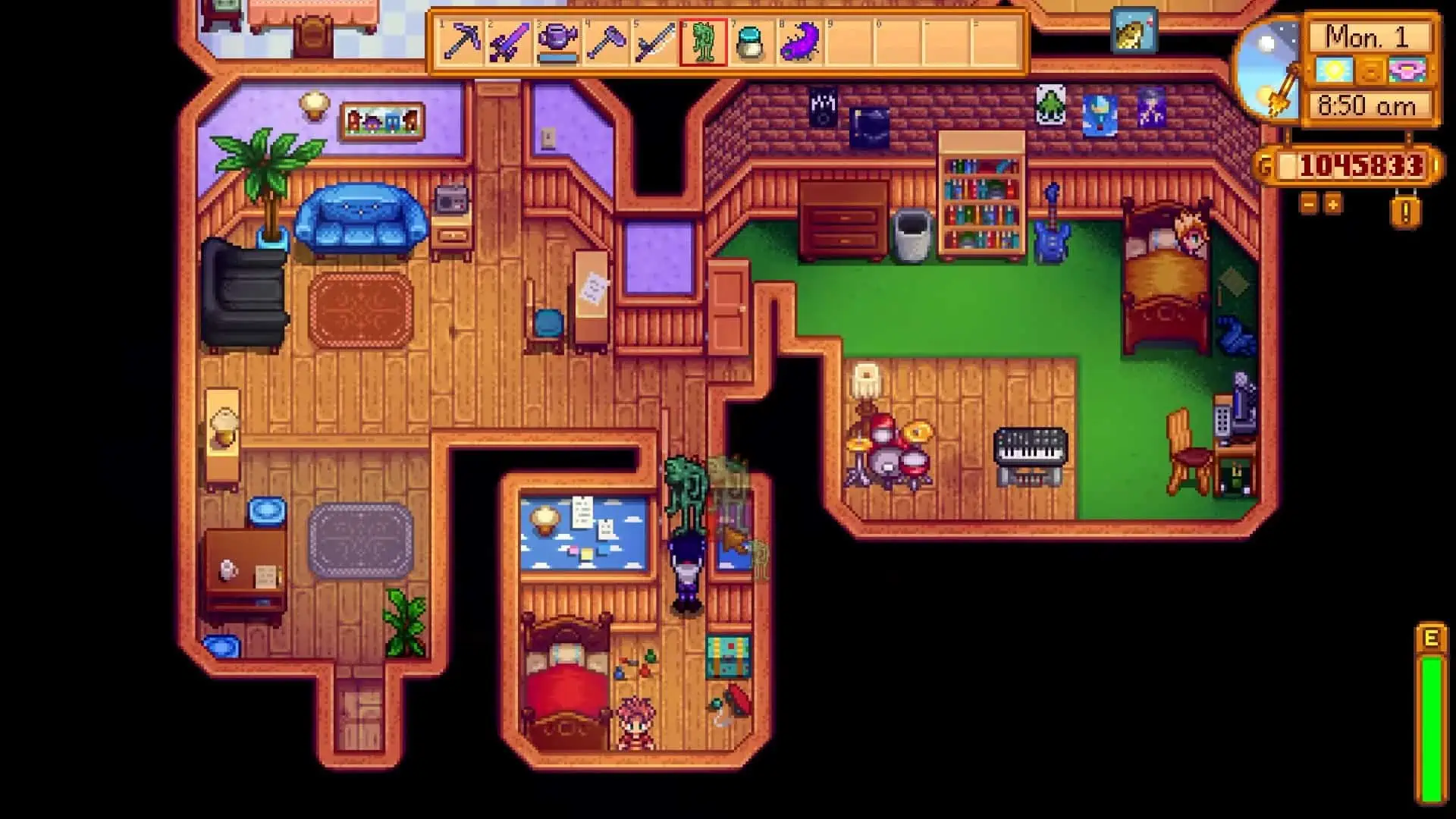
Task: Select the pickaxe in hotbar slot 1
Action: 461,42
